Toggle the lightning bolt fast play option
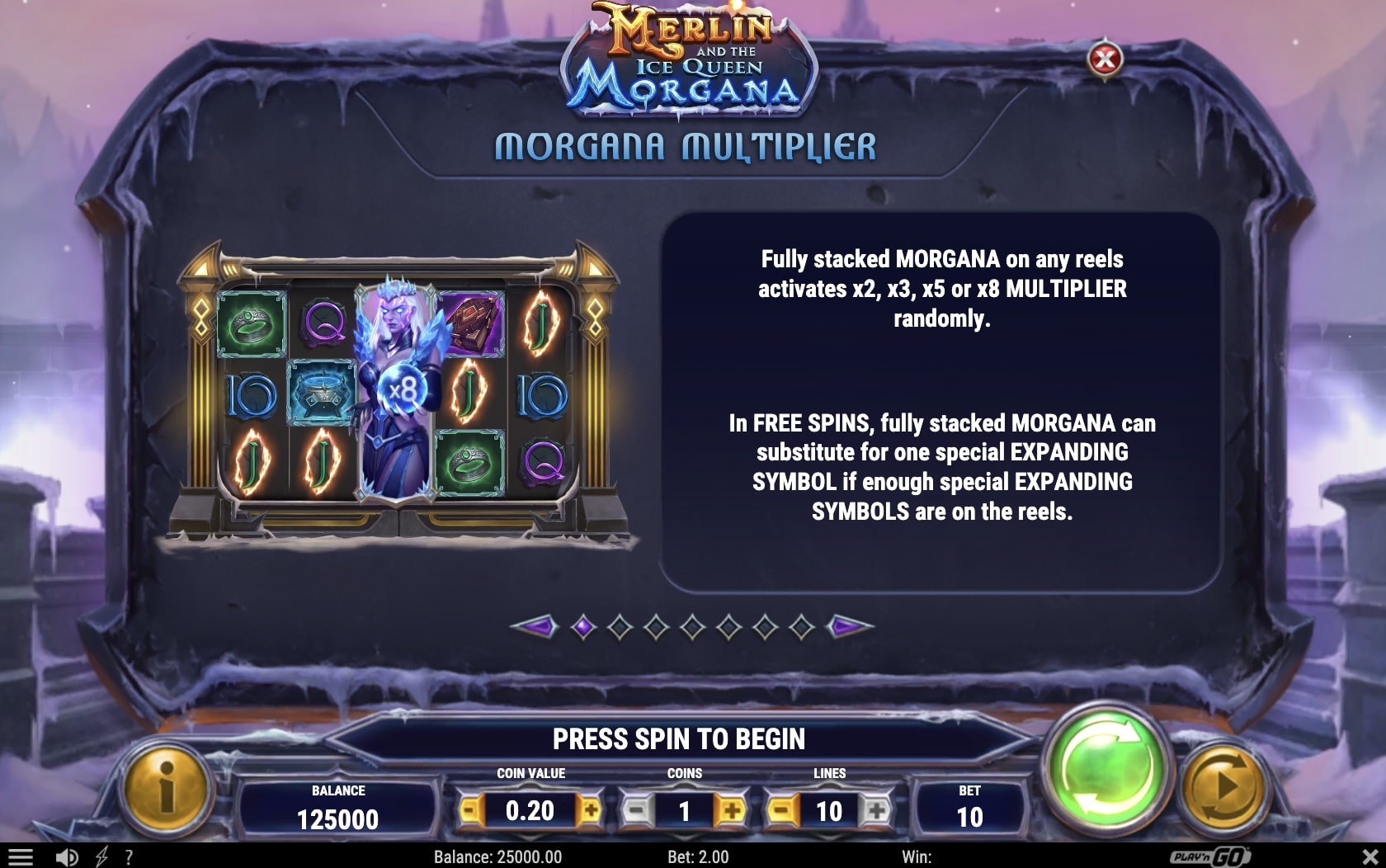The image size is (1386, 868). coord(101,857)
